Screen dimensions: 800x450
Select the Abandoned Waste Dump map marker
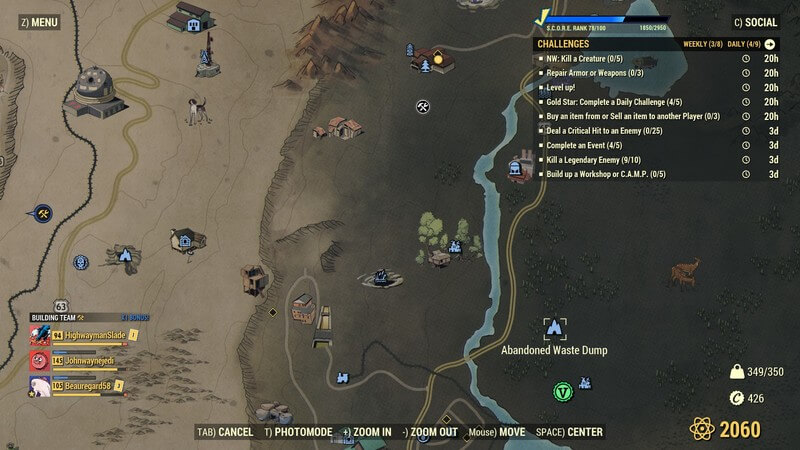553,328
